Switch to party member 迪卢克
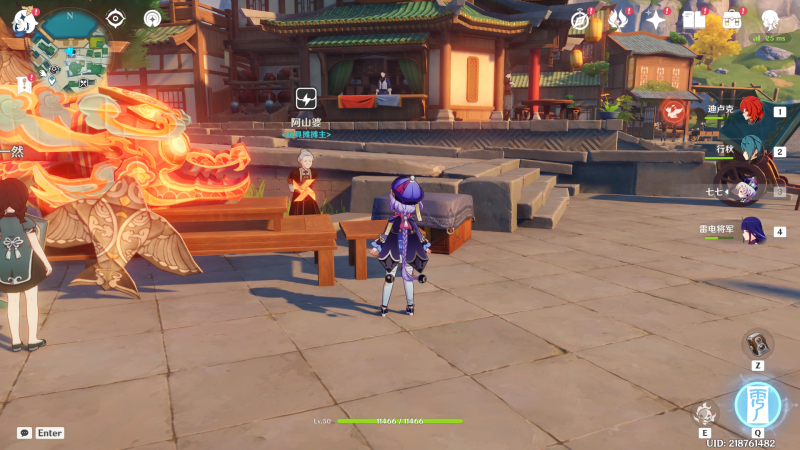 click(750, 112)
